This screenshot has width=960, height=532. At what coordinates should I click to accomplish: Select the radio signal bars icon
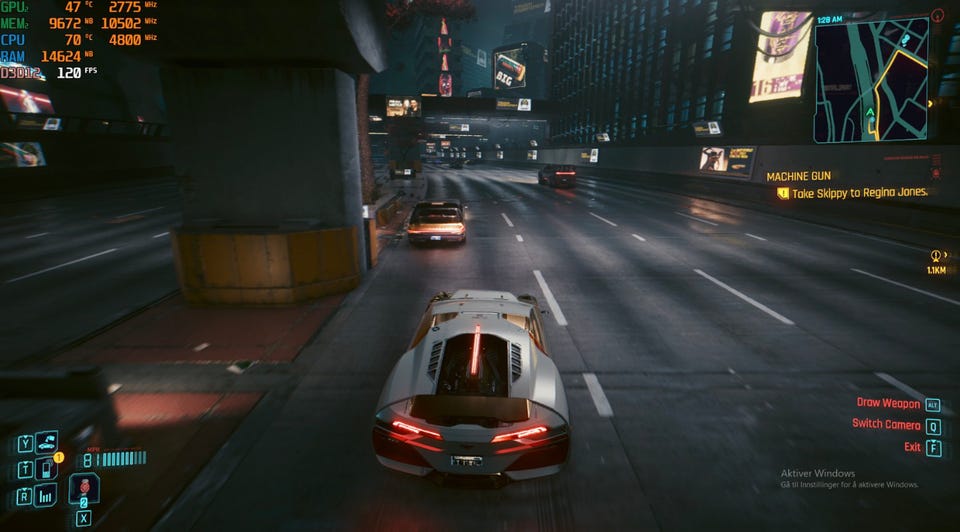[x=46, y=495]
